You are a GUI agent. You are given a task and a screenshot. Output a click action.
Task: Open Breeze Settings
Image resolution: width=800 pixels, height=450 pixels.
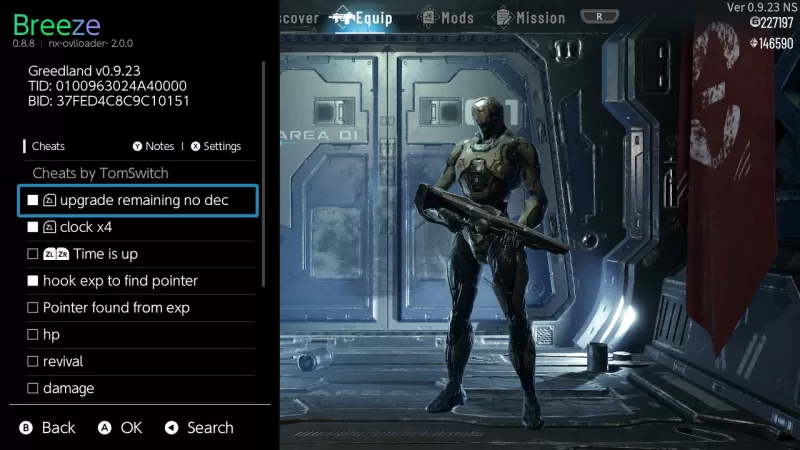pos(216,146)
